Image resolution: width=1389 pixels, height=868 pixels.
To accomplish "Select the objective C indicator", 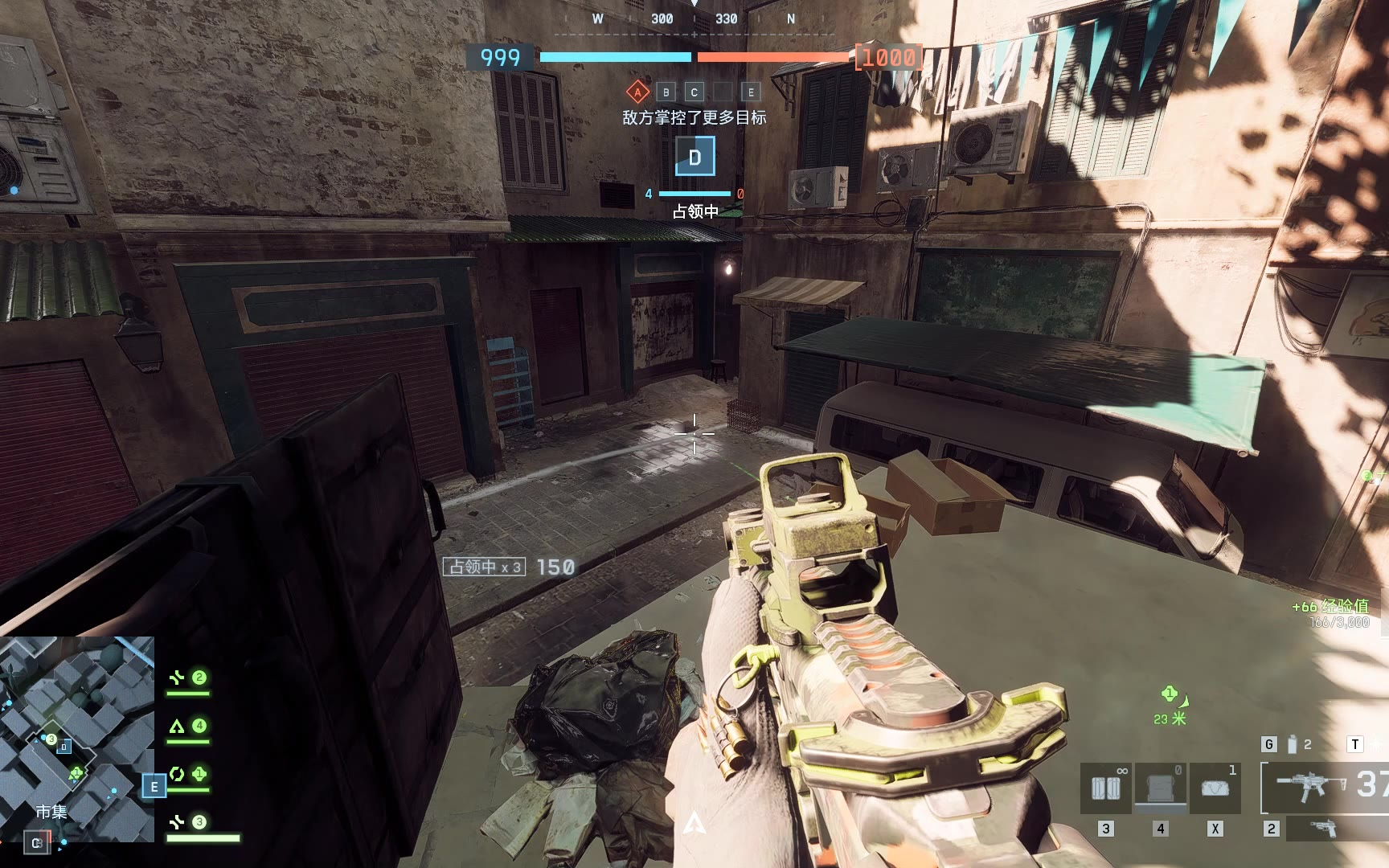I will coord(694,92).
